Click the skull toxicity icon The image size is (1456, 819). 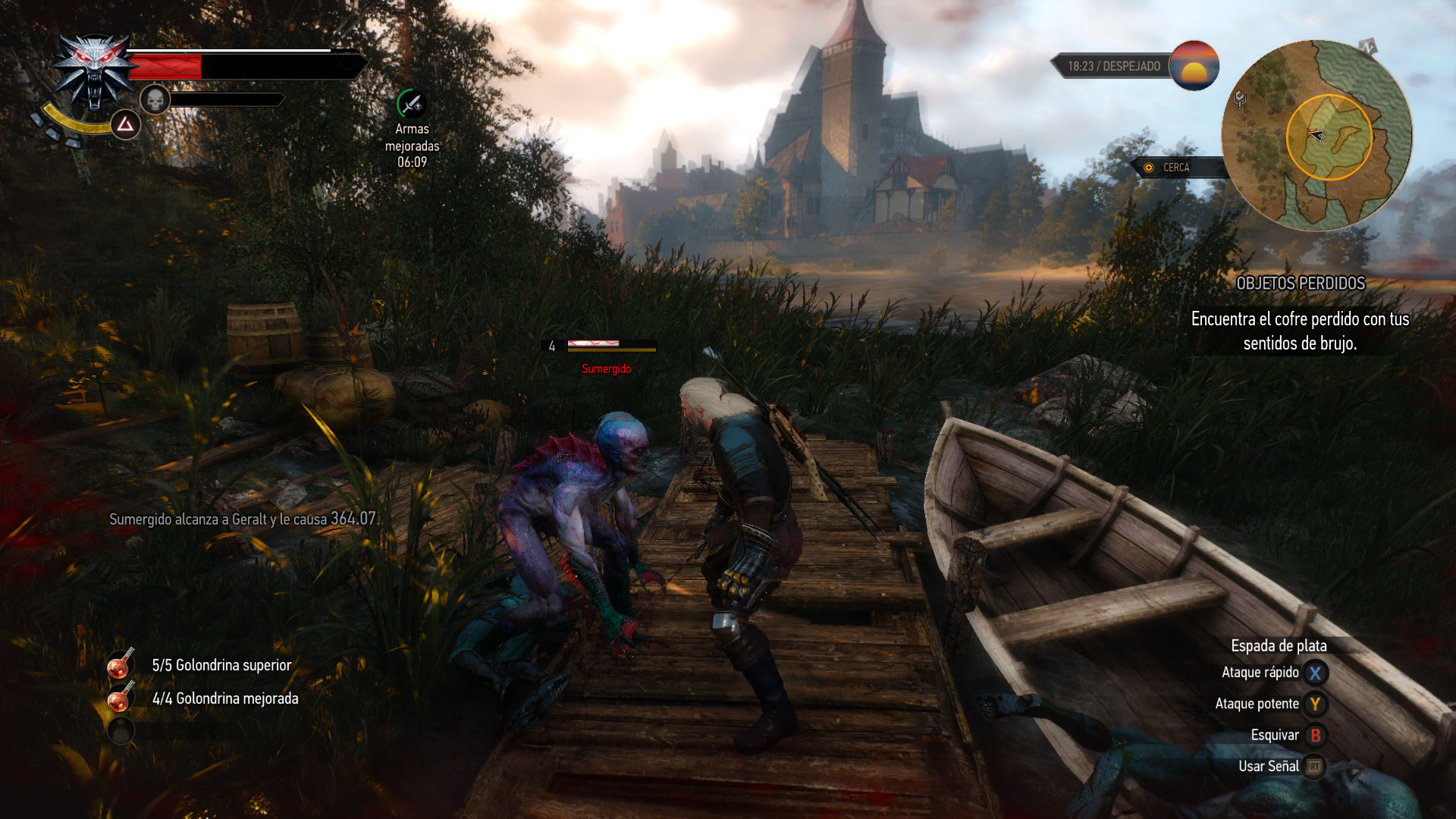pos(155,99)
